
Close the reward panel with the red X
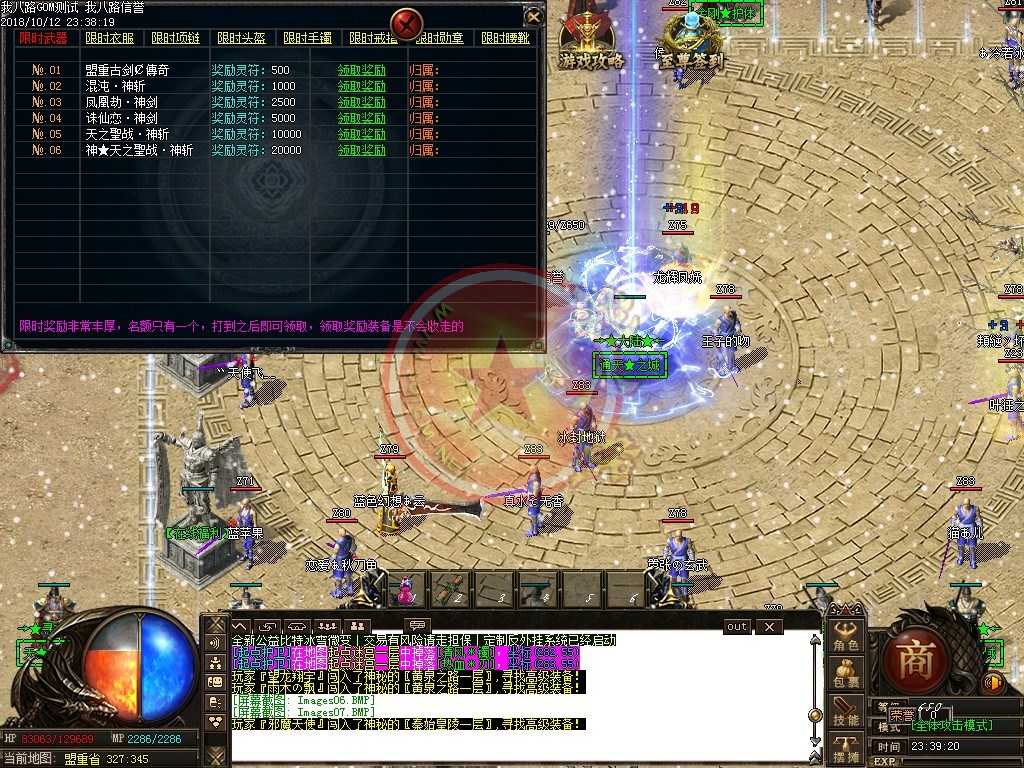click(406, 22)
